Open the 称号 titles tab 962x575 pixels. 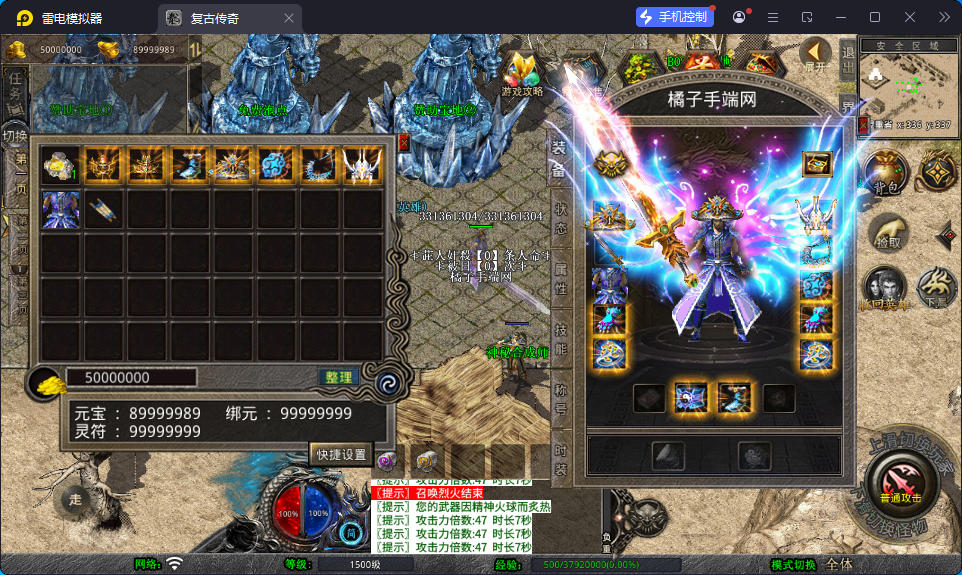pyautogui.click(x=560, y=396)
